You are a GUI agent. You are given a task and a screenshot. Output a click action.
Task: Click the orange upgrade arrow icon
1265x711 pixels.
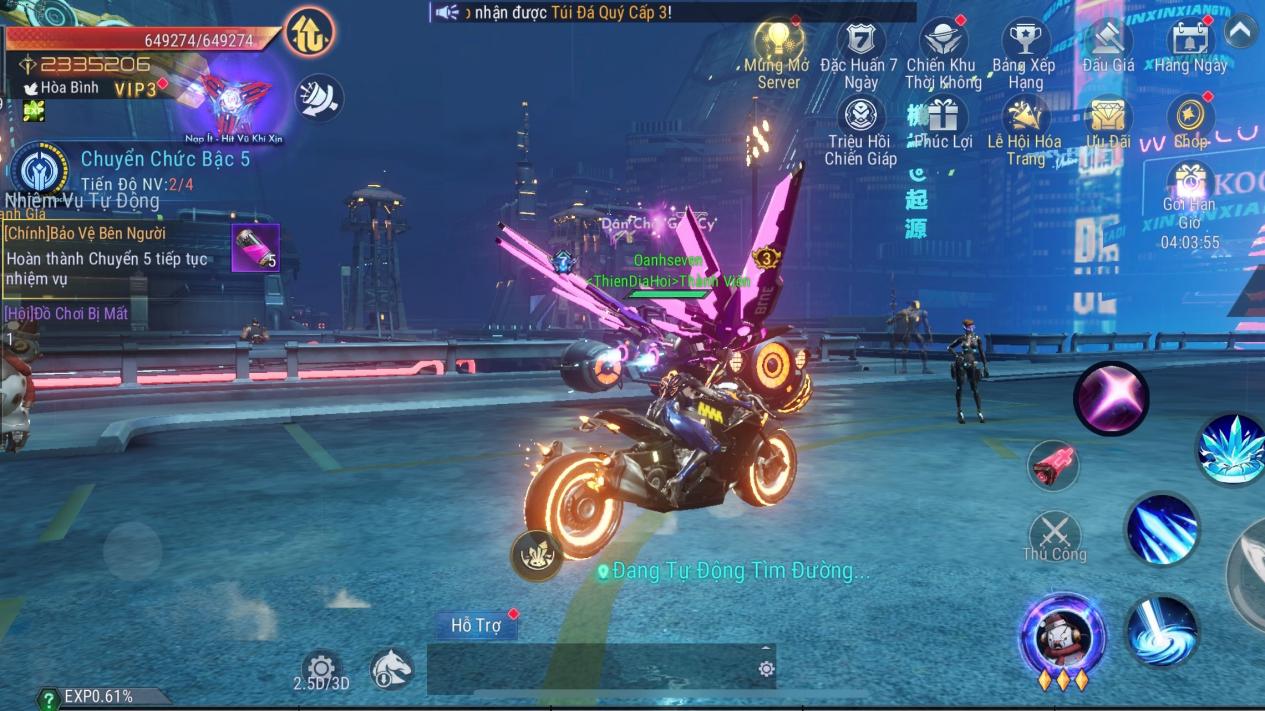[x=309, y=33]
